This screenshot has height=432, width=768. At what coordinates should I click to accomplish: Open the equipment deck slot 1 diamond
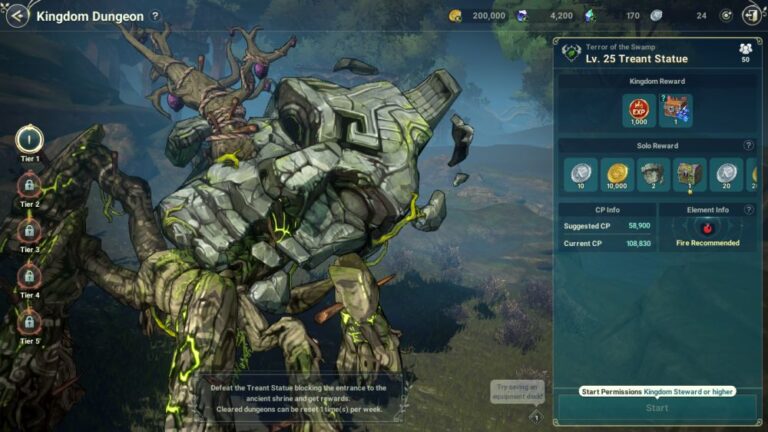[x=536, y=417]
